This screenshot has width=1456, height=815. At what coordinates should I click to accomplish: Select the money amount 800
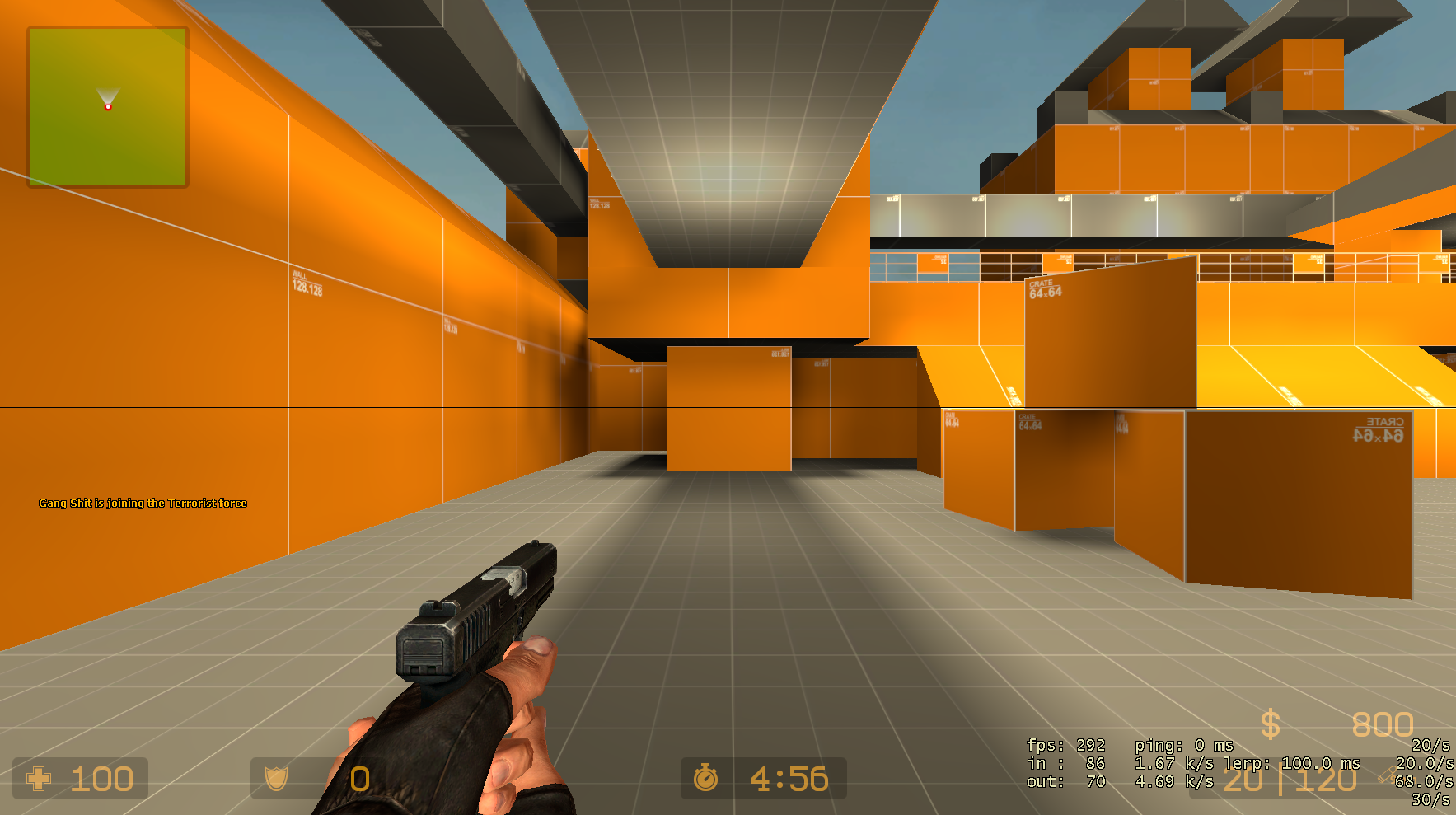click(x=1383, y=724)
